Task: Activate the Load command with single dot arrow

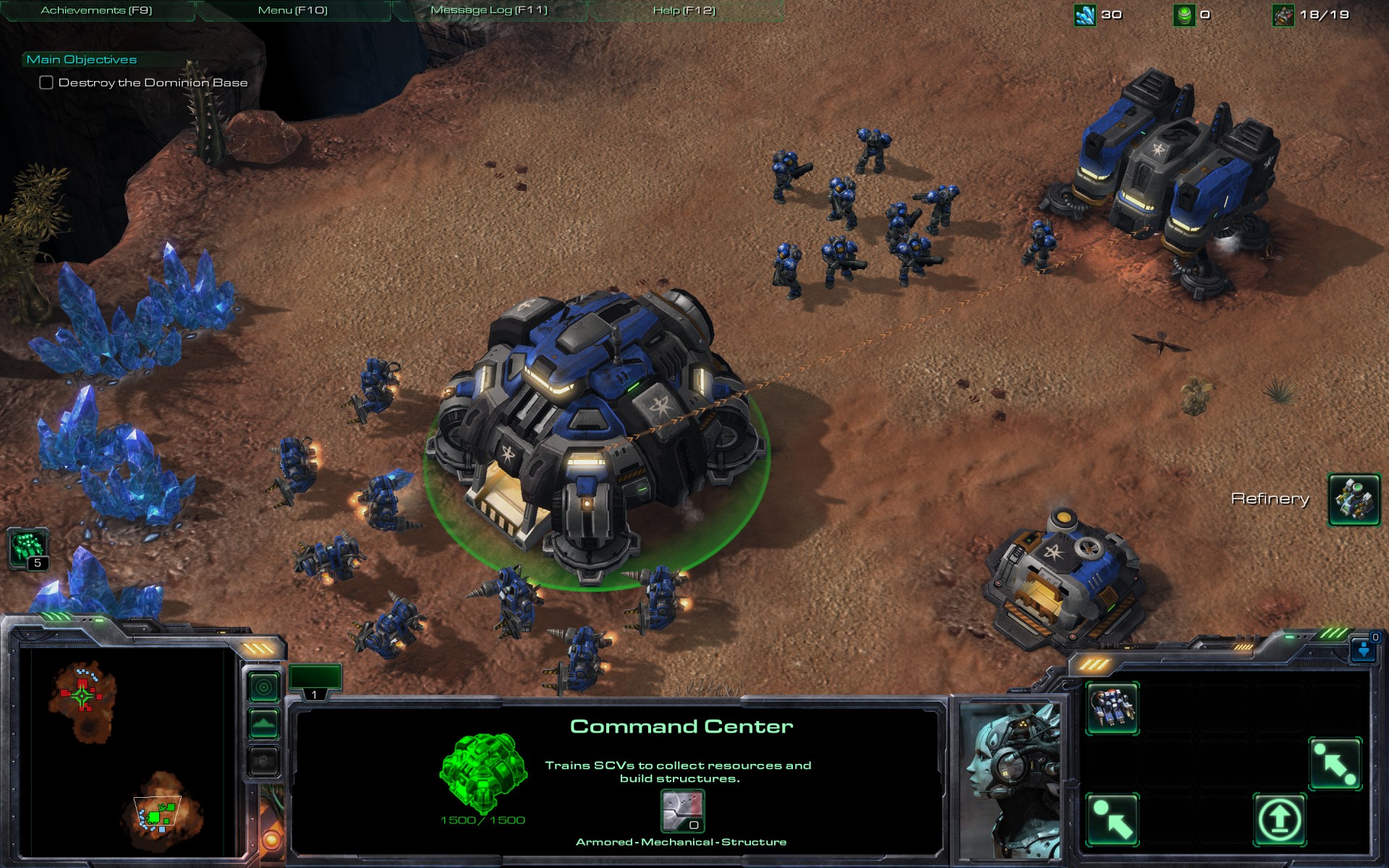Action: tap(1112, 820)
